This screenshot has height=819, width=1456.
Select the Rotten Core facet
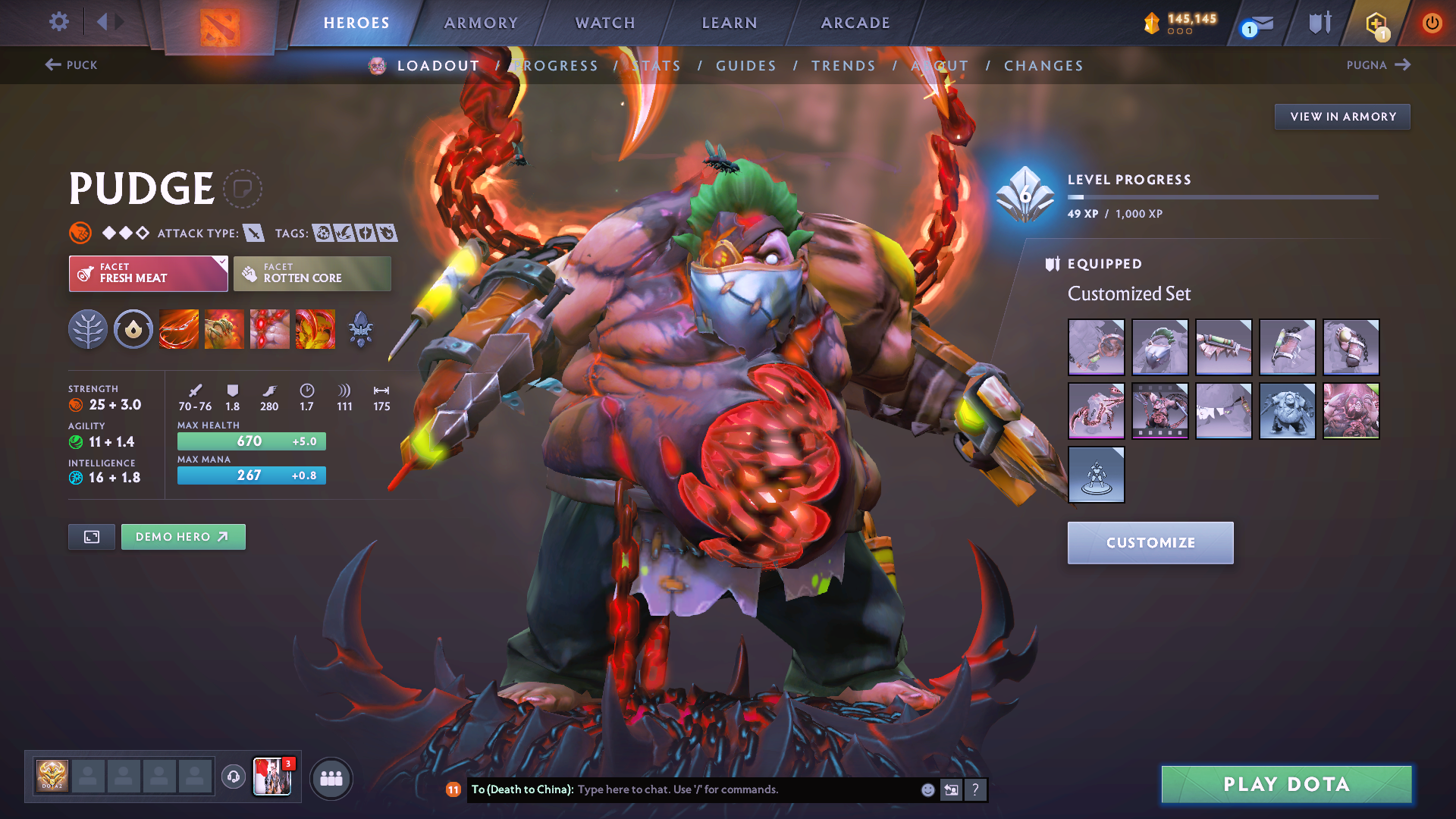tap(312, 273)
